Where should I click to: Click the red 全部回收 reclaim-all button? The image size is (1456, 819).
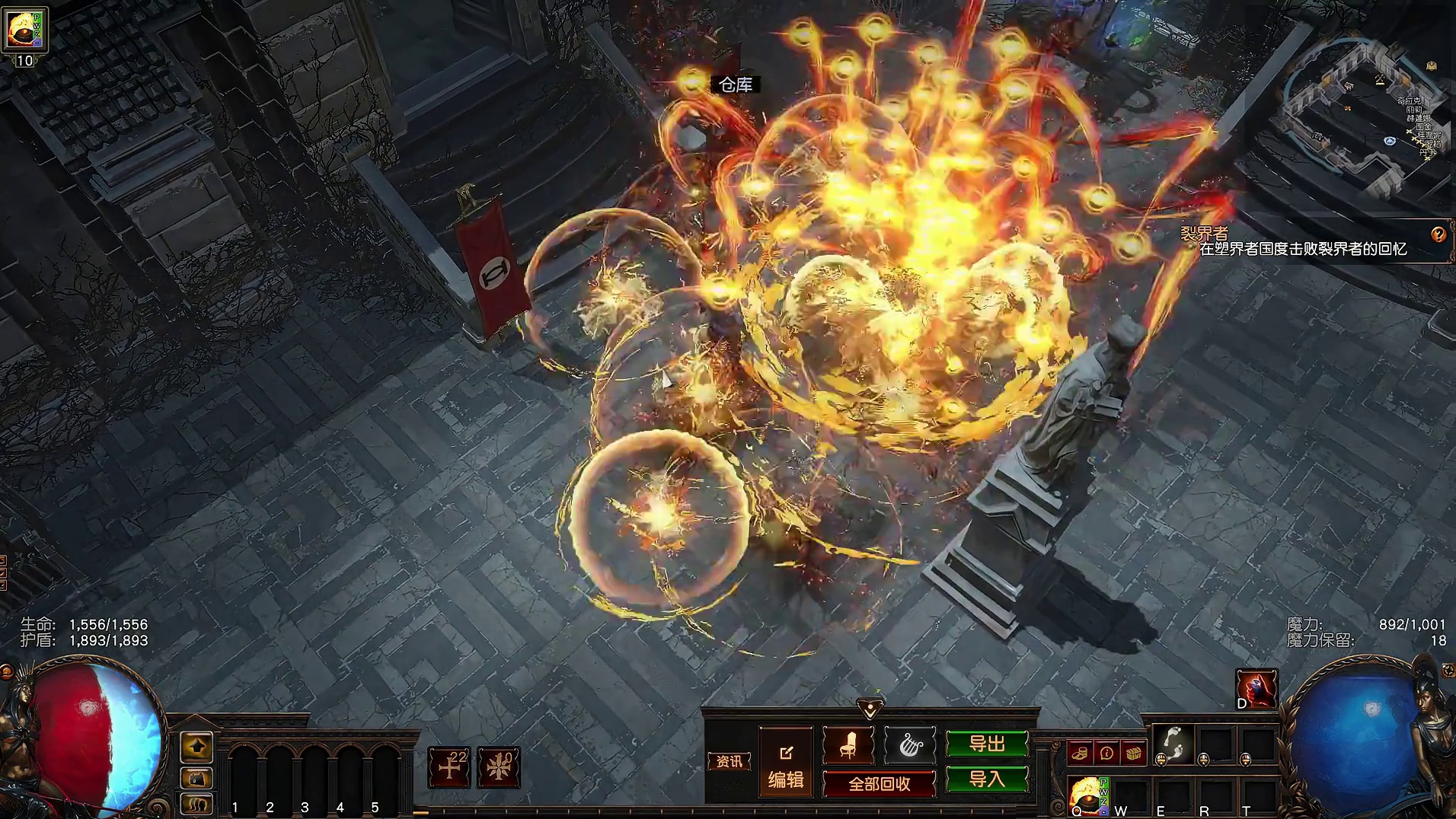(x=880, y=784)
